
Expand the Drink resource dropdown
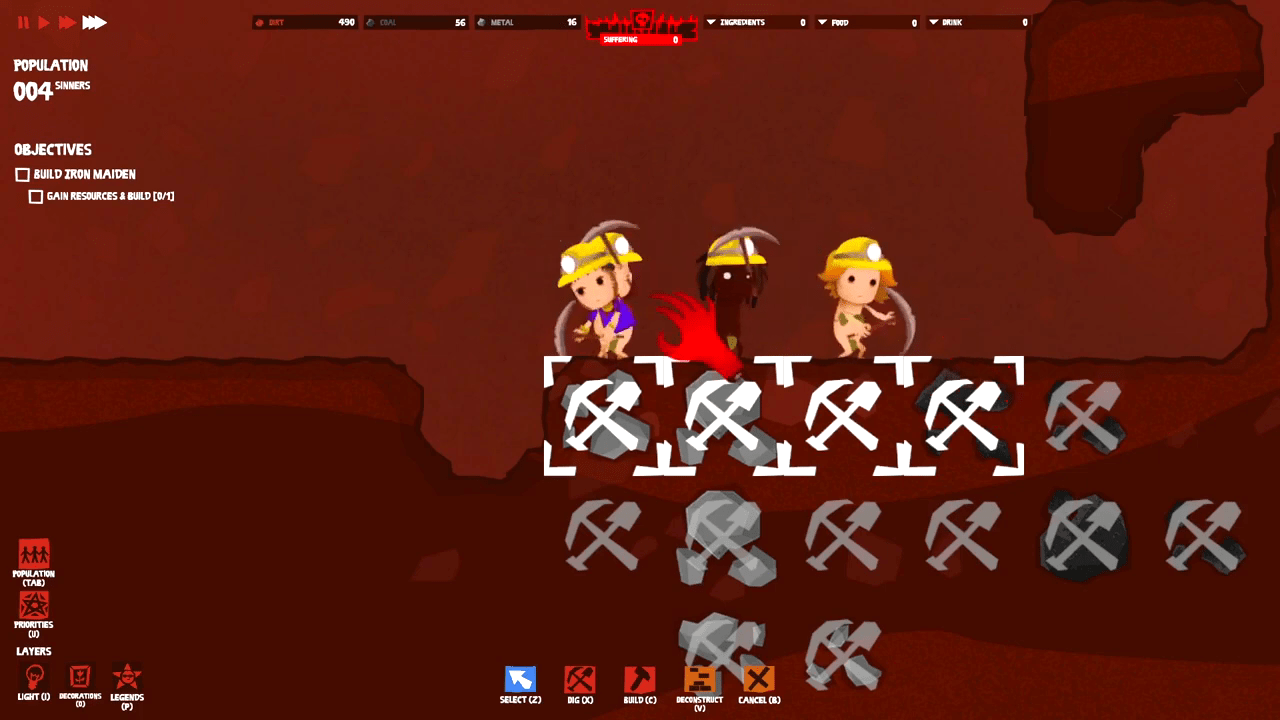934,22
